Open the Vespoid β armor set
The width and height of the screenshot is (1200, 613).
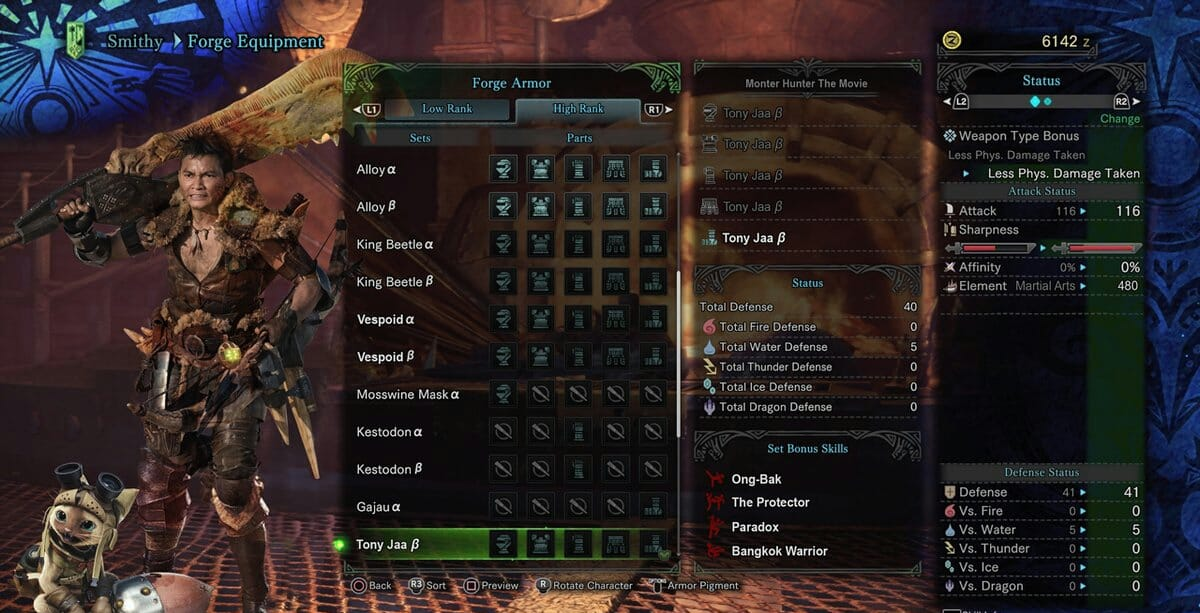[385, 357]
